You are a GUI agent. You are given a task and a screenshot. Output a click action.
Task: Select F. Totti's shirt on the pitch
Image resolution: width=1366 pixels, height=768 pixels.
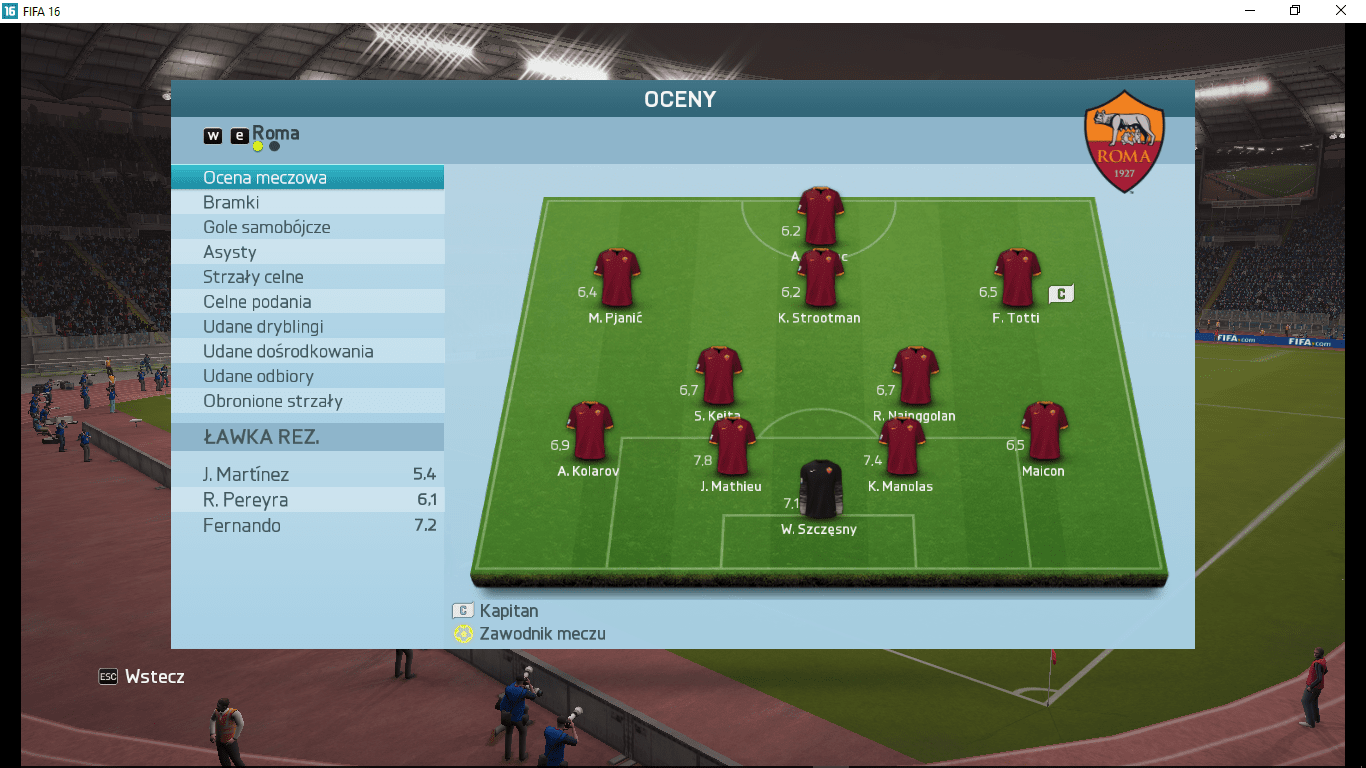tap(1018, 278)
